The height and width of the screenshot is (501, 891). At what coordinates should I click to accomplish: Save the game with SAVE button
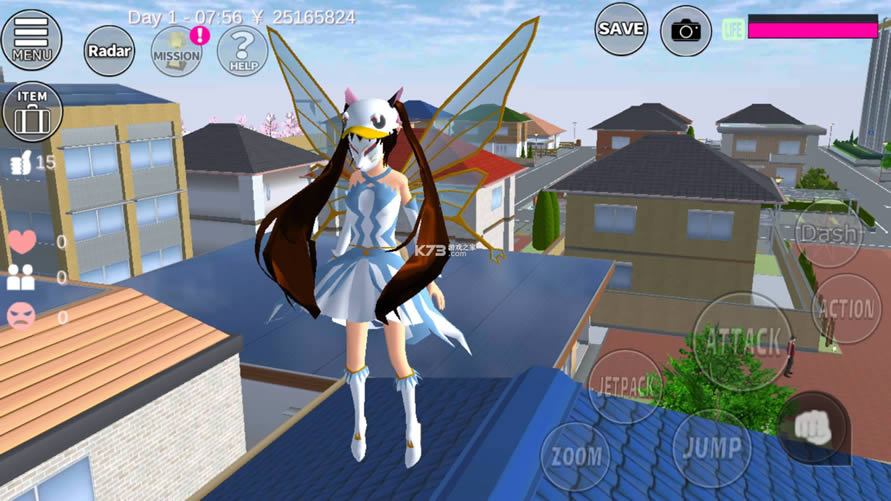tap(621, 29)
